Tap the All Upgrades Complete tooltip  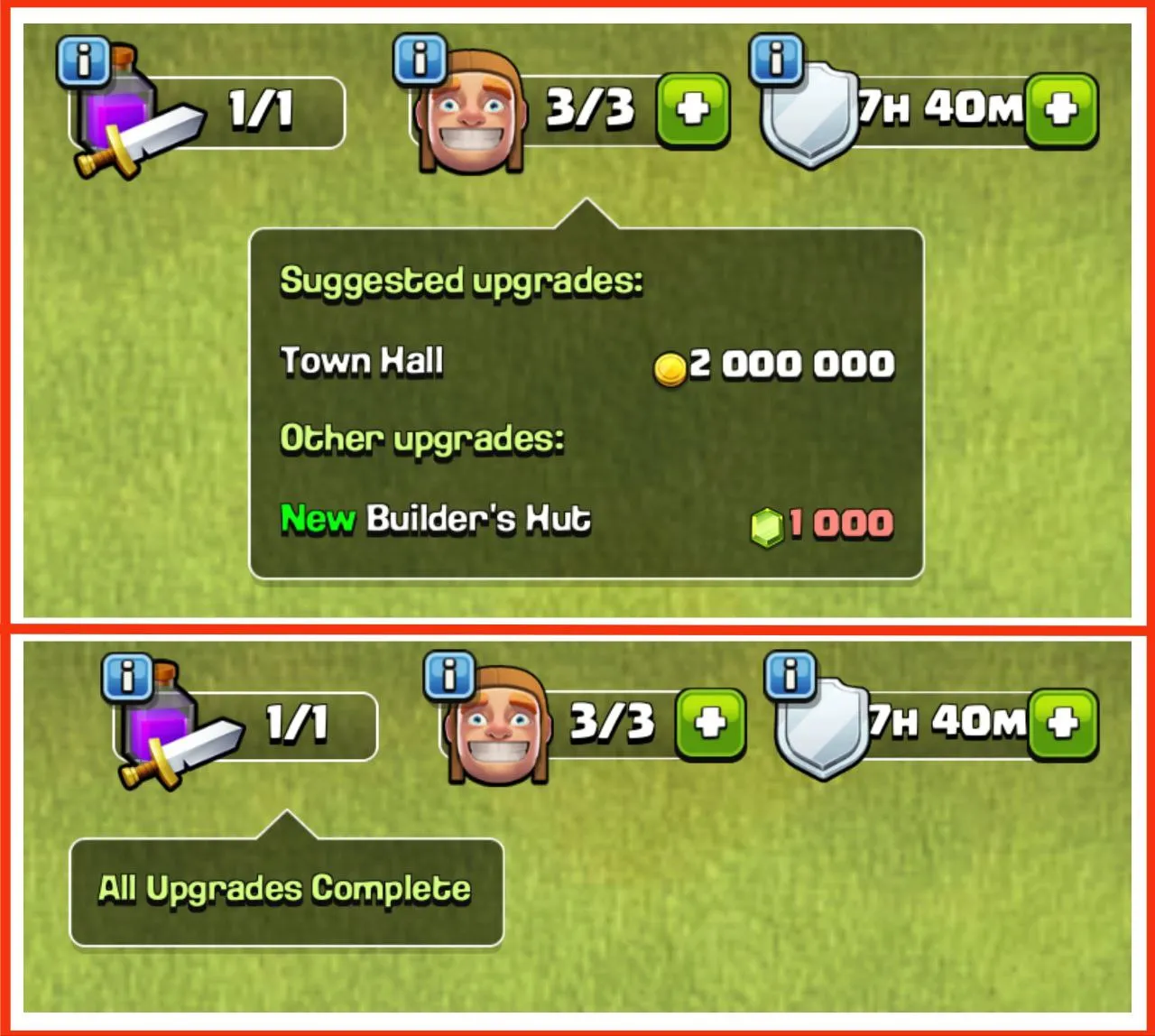(x=284, y=888)
